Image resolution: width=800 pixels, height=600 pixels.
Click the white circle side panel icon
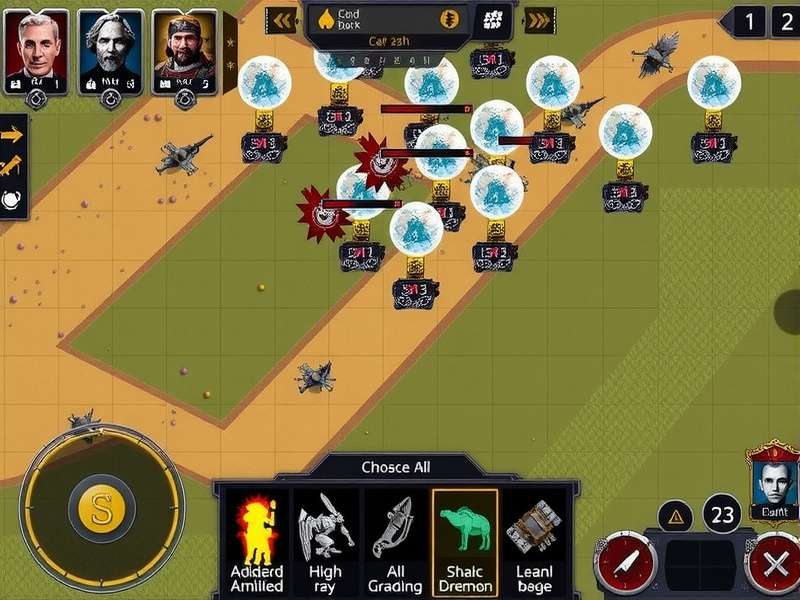(12, 199)
